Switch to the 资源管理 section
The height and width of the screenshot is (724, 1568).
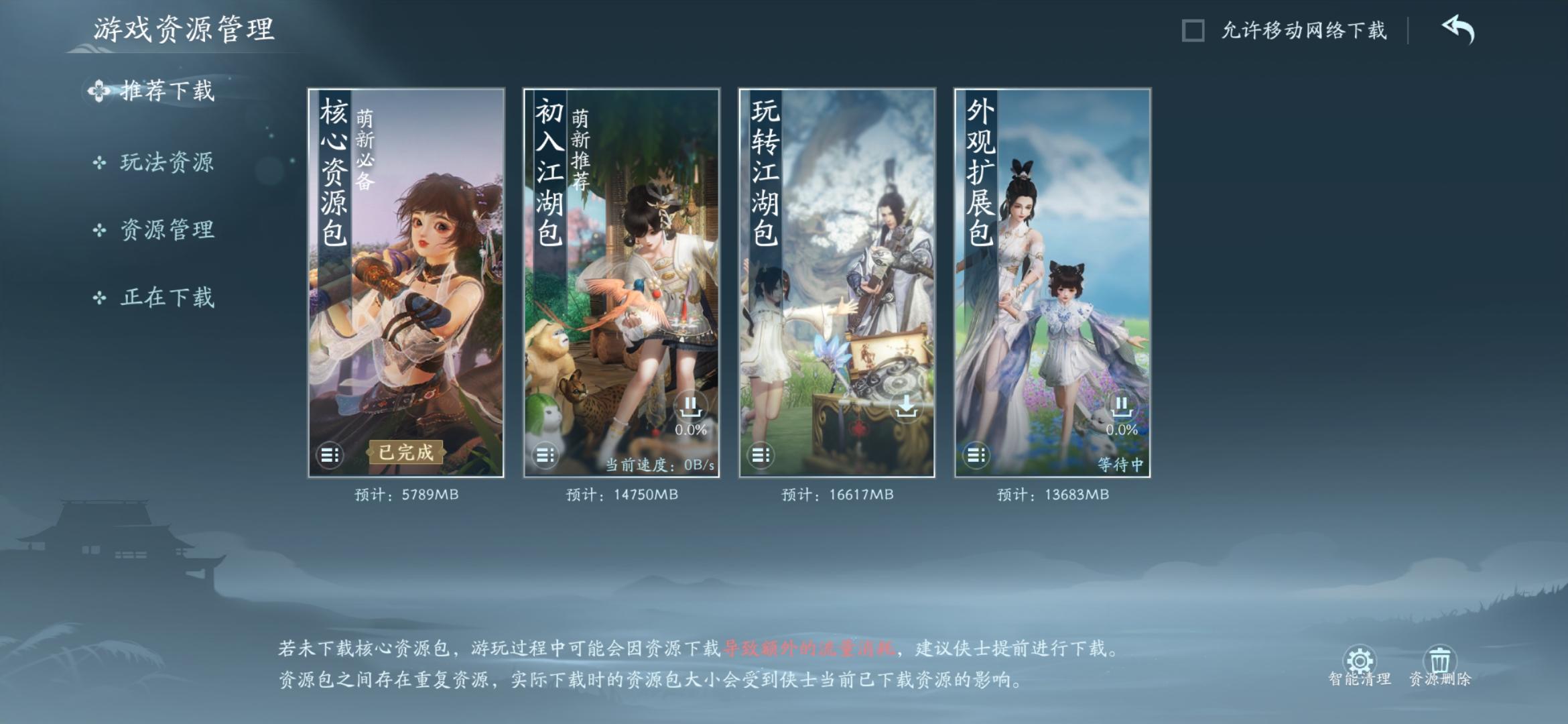coord(166,229)
